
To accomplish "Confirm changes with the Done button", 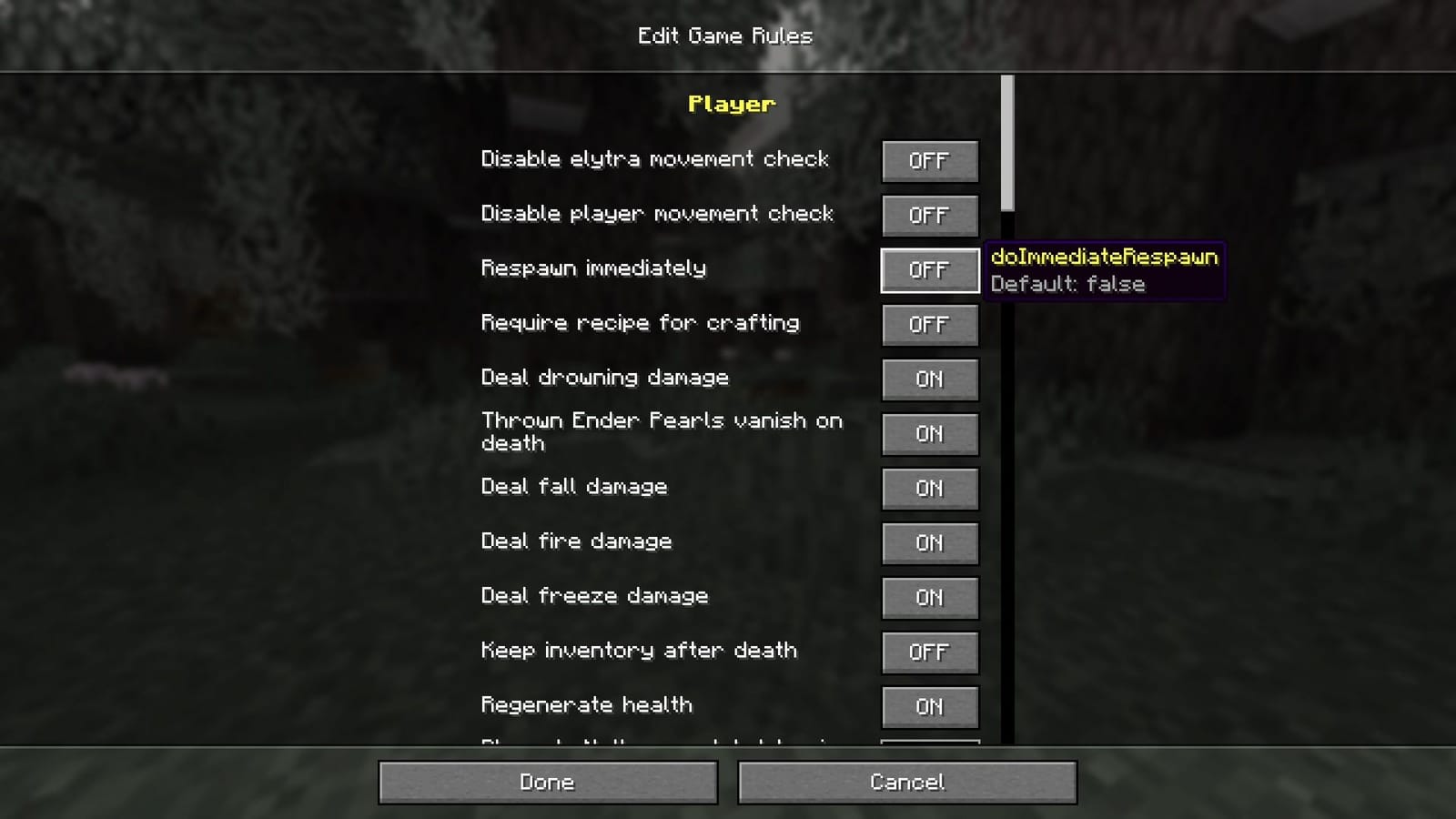I will point(546,782).
